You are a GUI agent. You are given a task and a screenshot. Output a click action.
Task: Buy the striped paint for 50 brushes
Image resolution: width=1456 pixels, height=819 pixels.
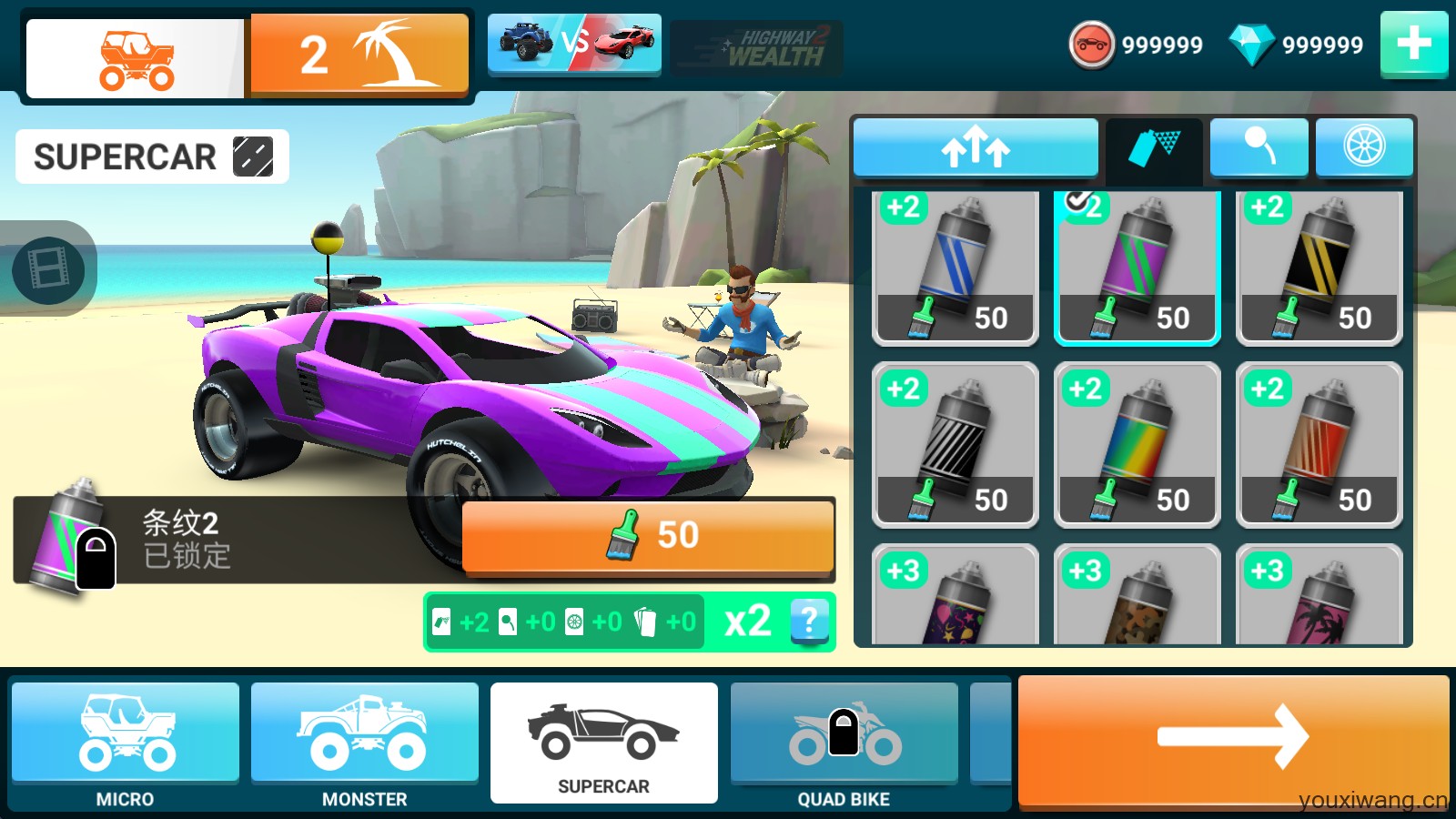(x=647, y=537)
